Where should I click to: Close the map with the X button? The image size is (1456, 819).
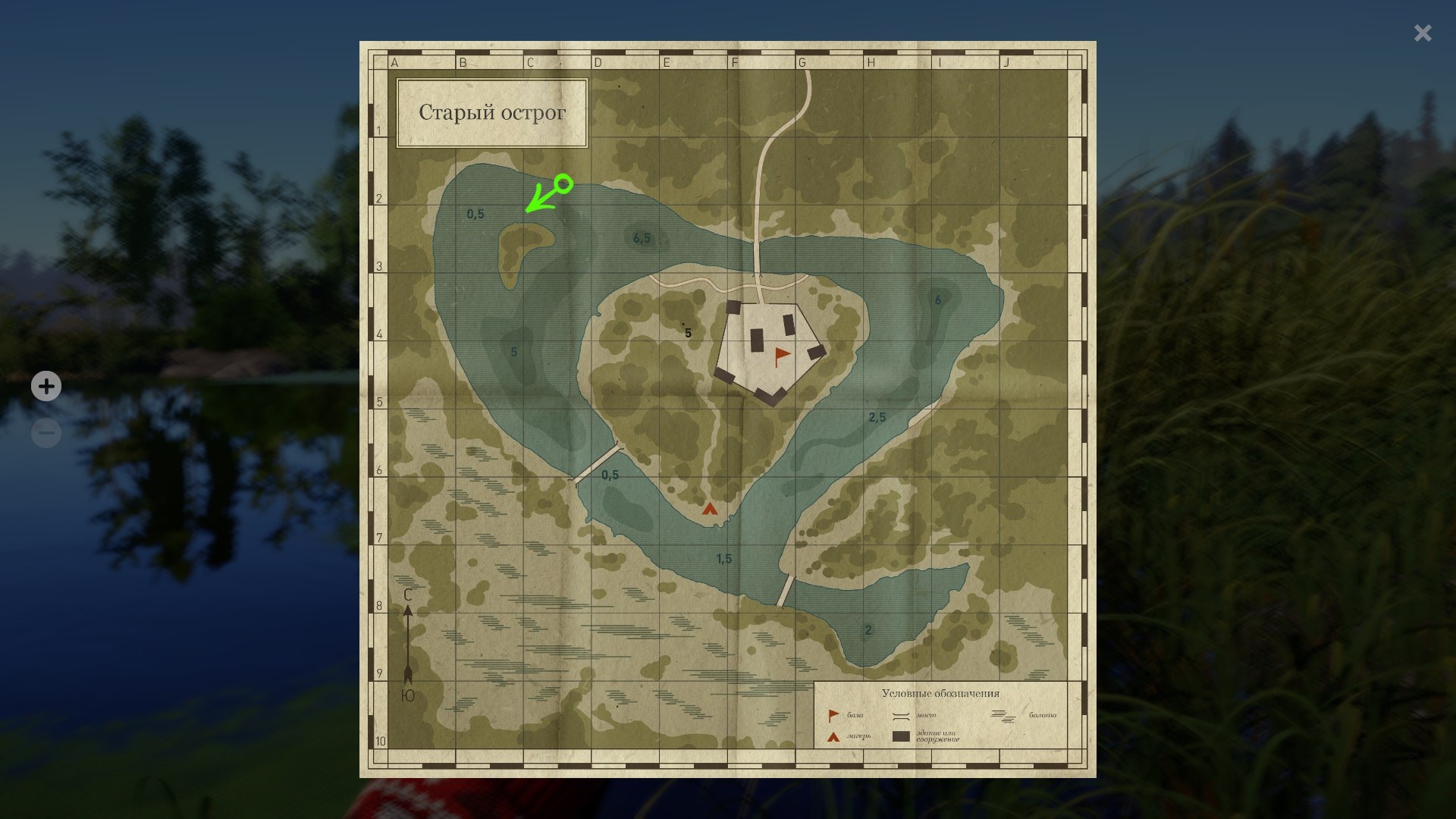[x=1423, y=33]
